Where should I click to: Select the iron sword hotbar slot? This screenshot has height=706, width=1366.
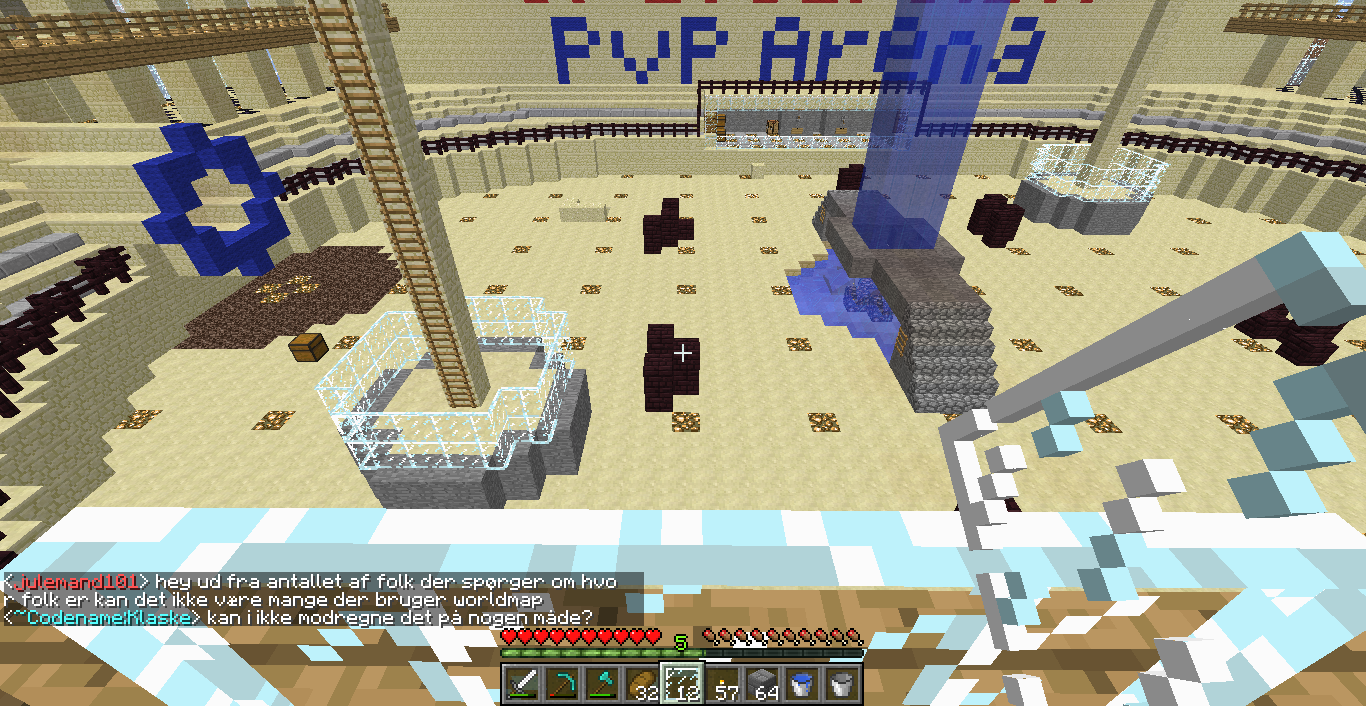(522, 684)
